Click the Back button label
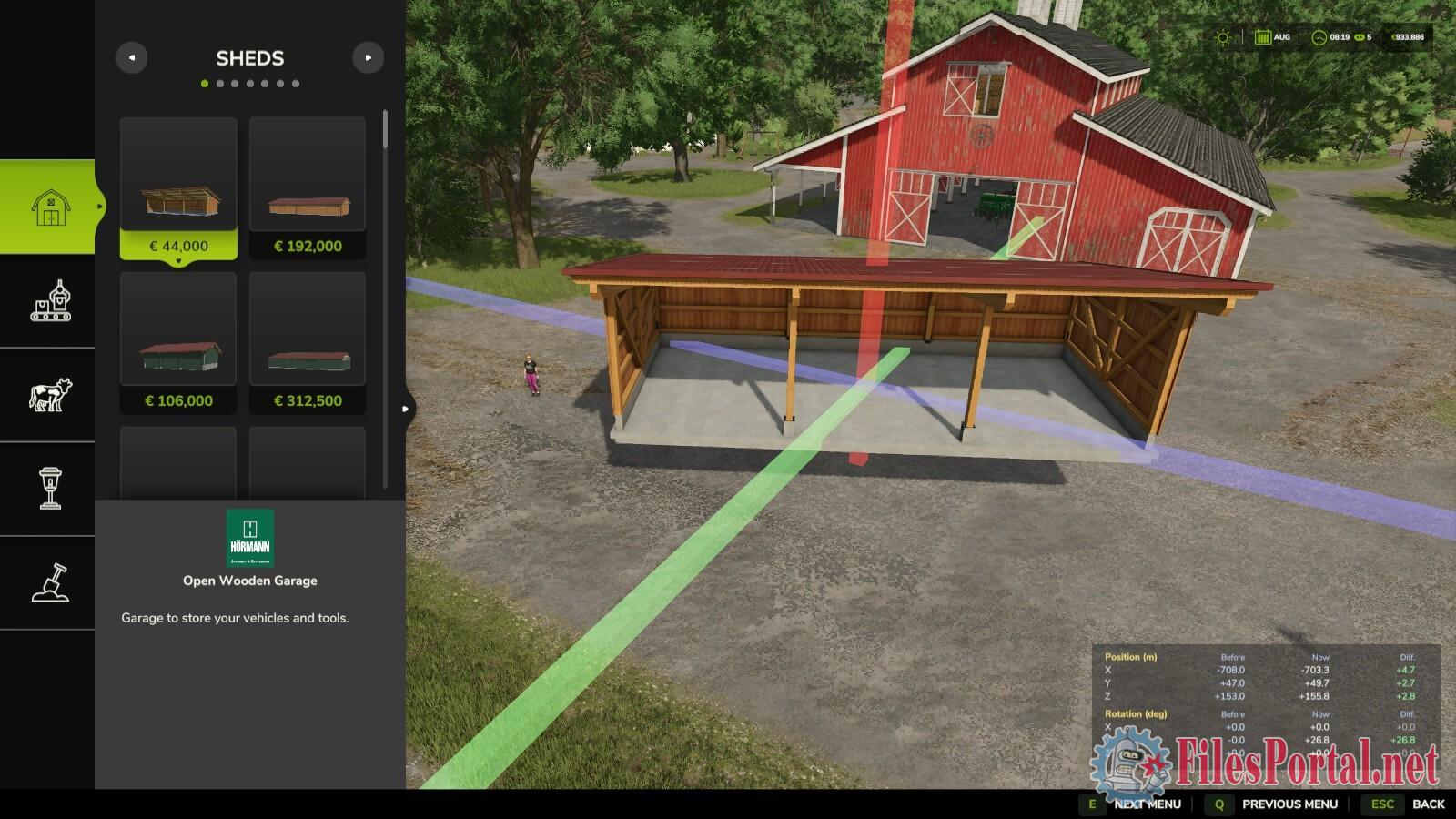 click(1428, 804)
